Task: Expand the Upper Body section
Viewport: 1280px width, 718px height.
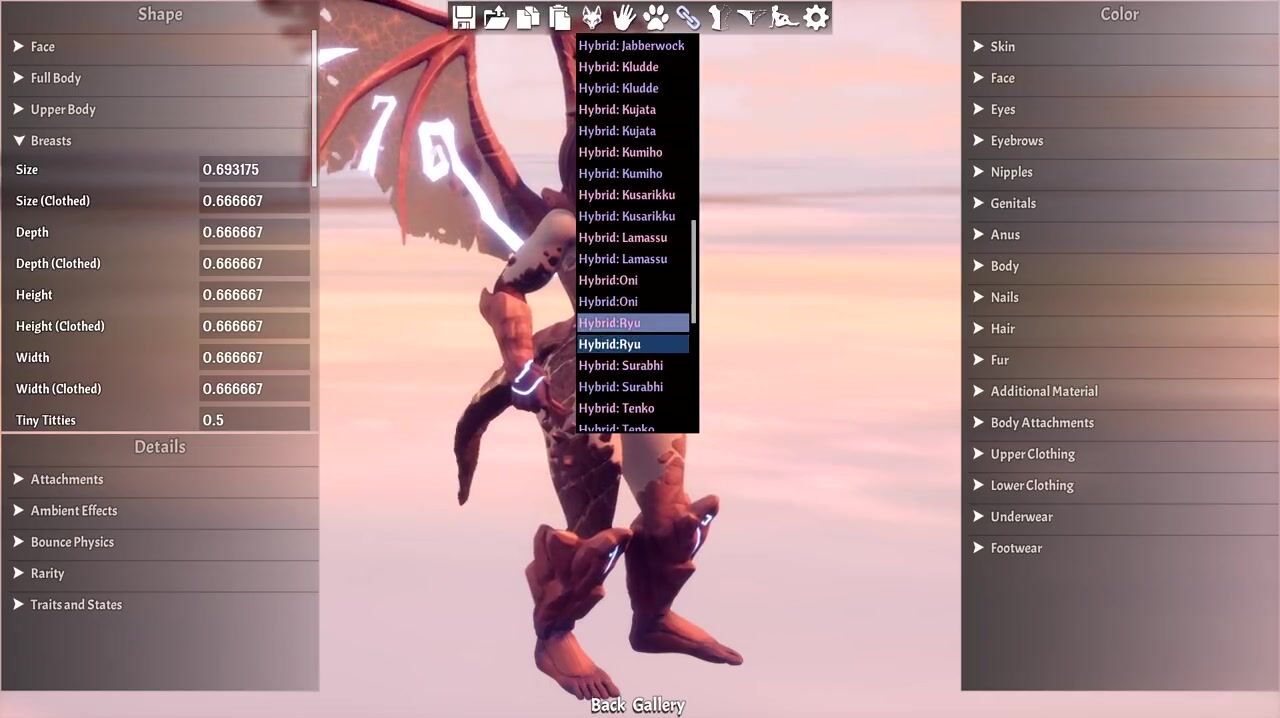Action: pyautogui.click(x=62, y=109)
